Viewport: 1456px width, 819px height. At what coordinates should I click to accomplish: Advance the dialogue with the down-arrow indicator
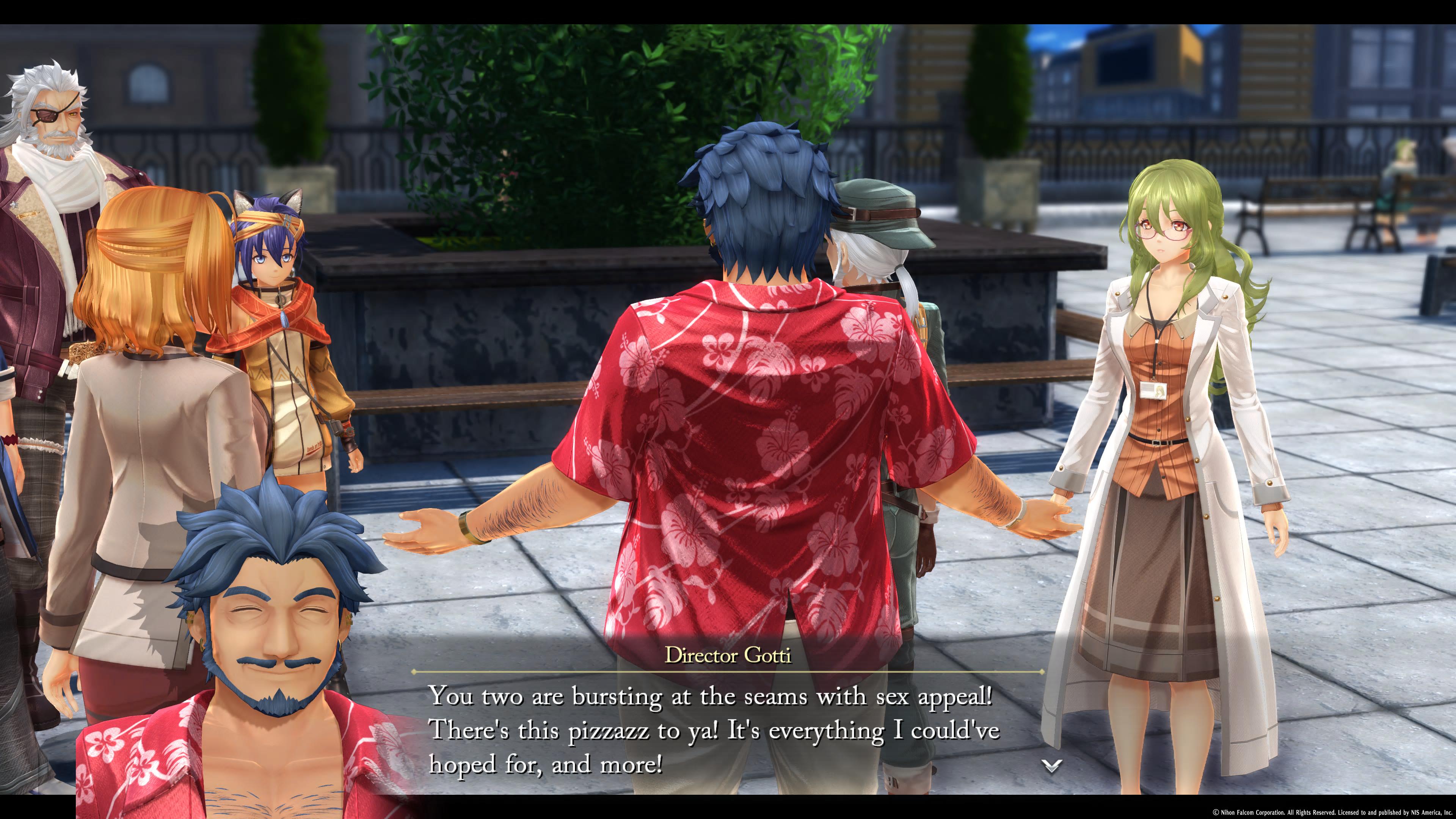tap(1051, 766)
